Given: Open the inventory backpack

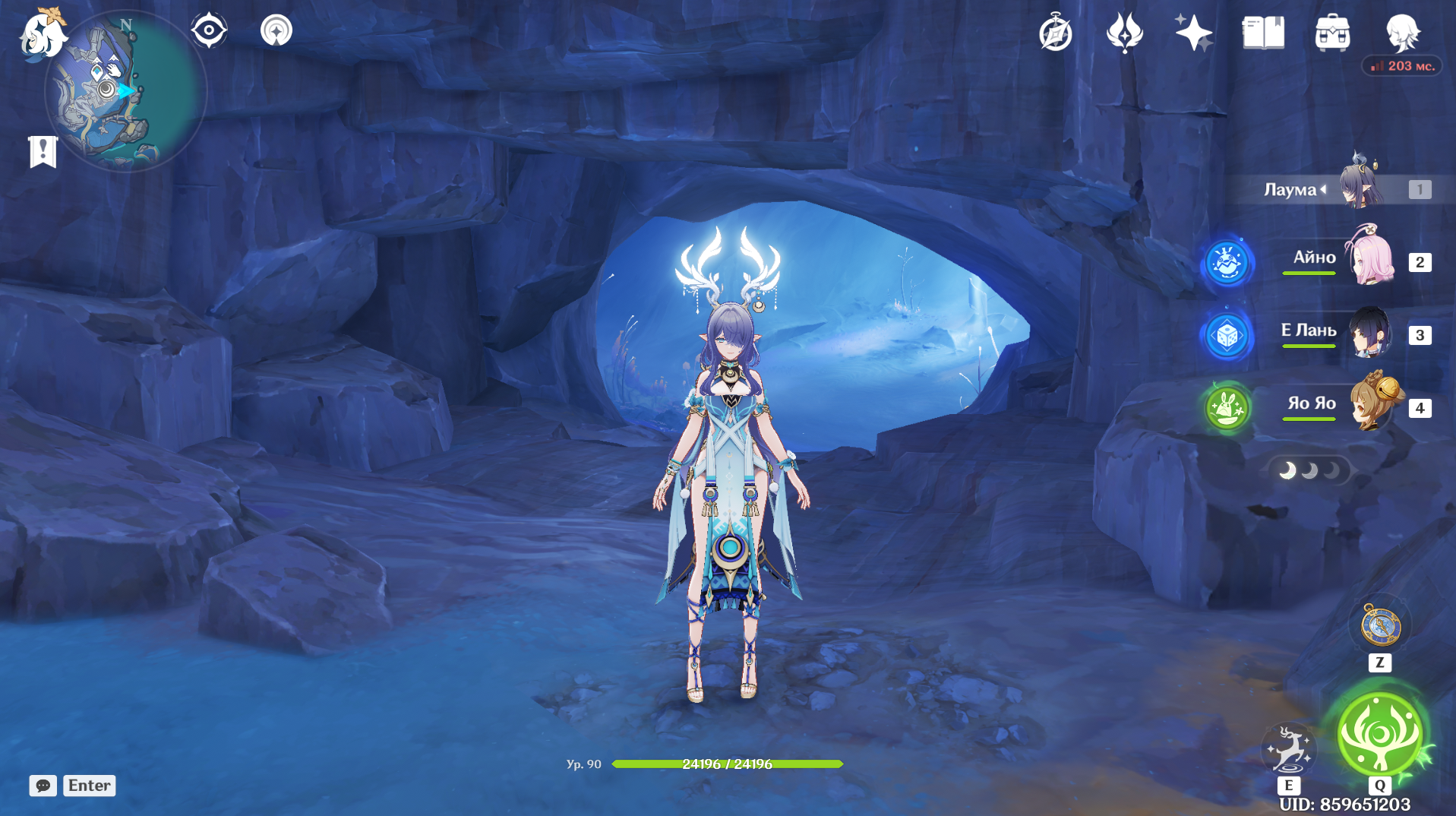Looking at the screenshot, I should (x=1332, y=33).
